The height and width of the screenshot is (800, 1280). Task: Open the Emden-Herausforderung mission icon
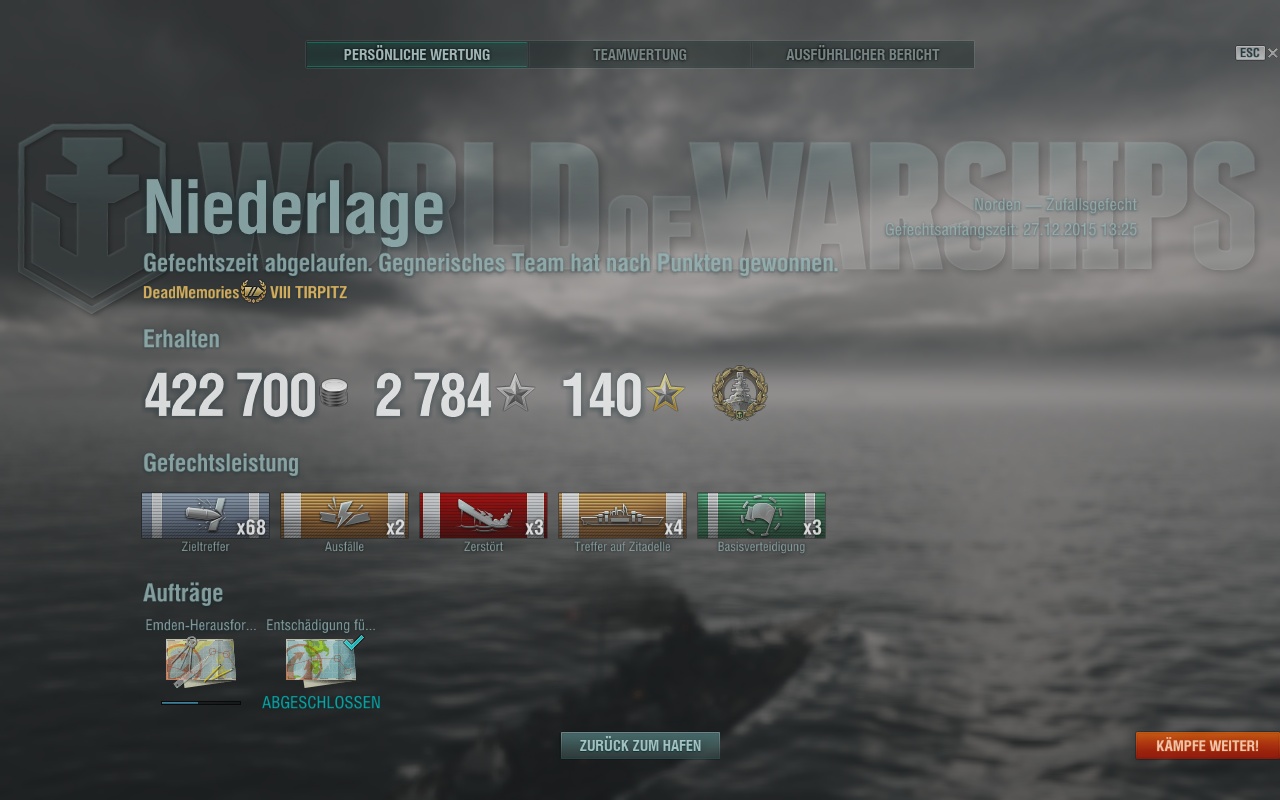200,661
